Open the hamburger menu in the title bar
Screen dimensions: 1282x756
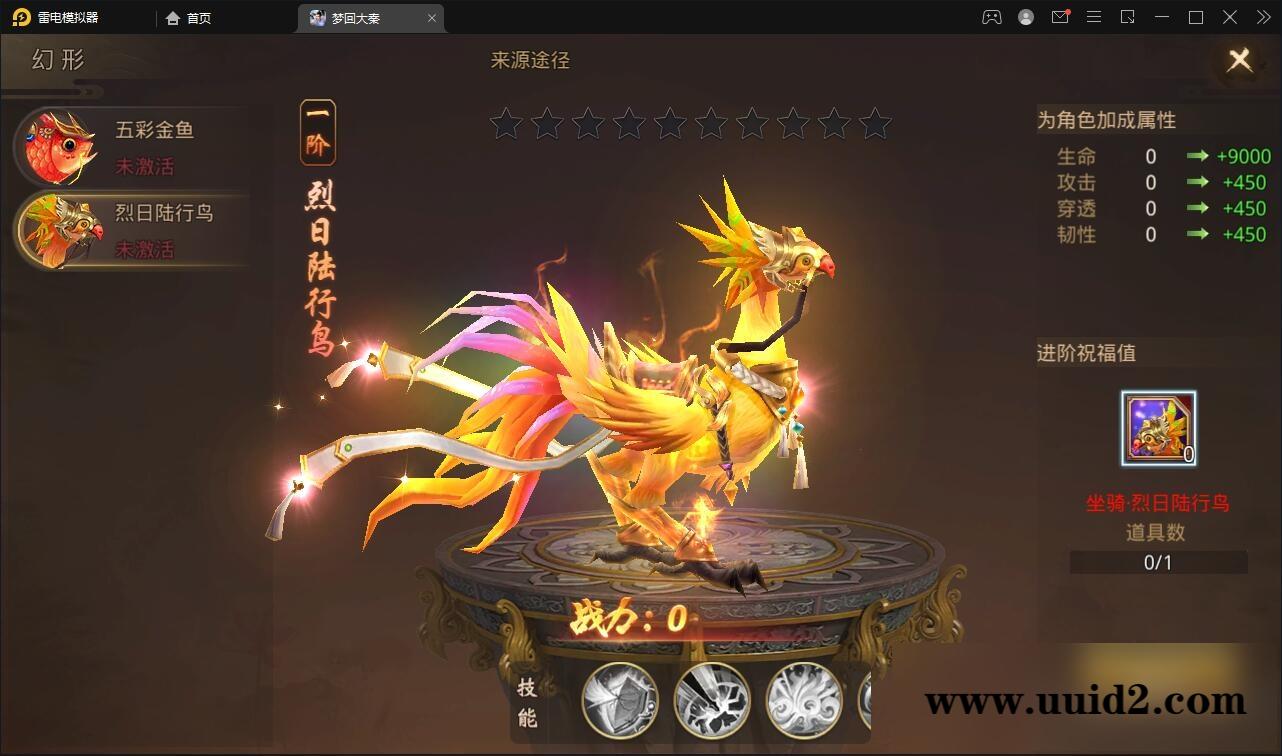tap(1094, 17)
